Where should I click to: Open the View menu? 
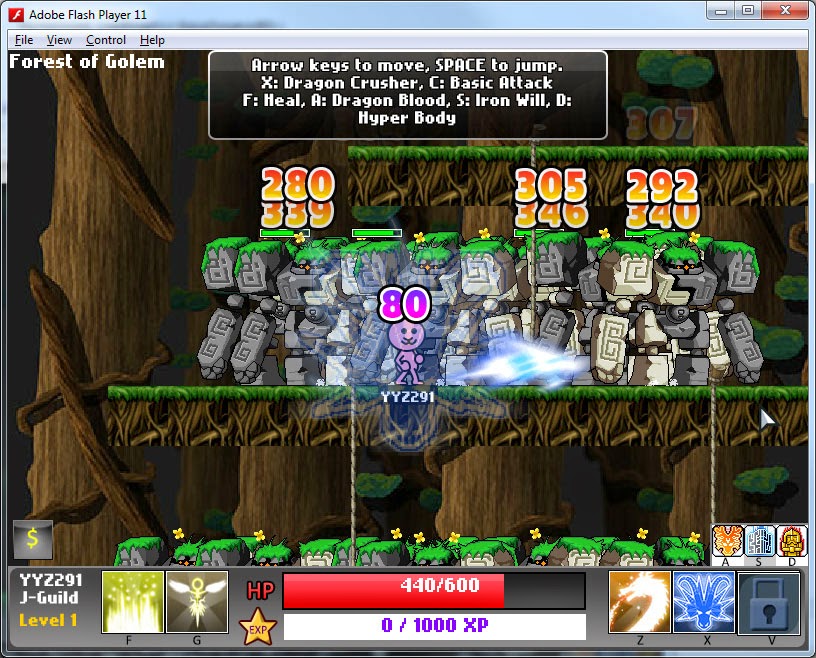pos(59,40)
